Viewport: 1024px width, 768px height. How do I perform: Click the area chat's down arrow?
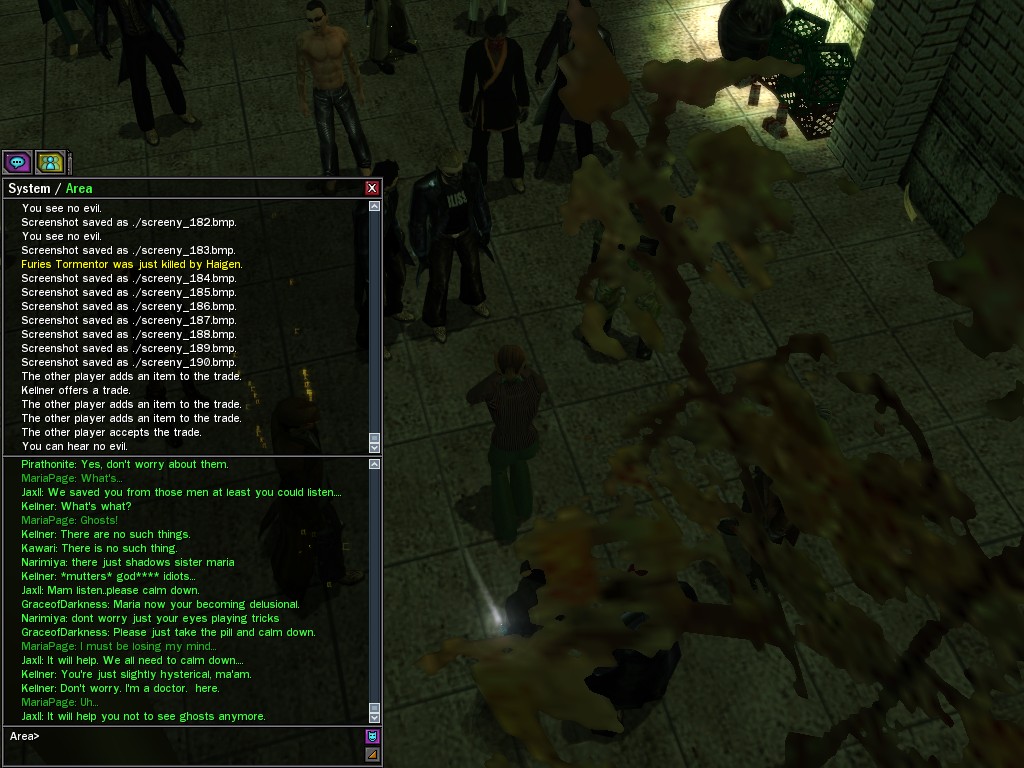pos(375,717)
